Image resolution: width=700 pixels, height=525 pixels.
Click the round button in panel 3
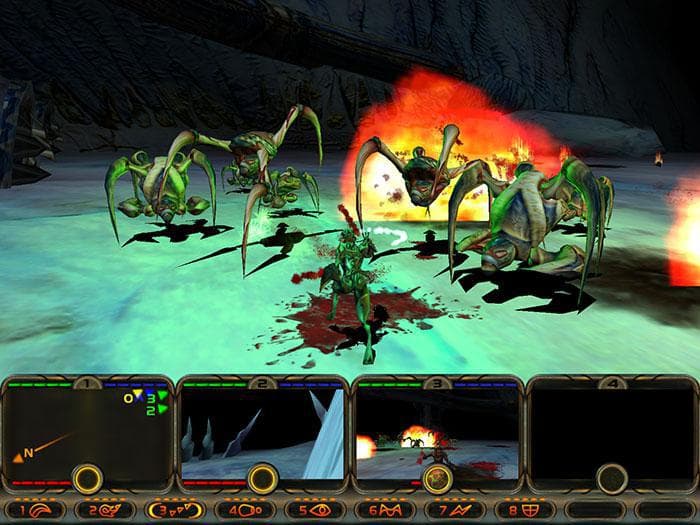pos(437,478)
